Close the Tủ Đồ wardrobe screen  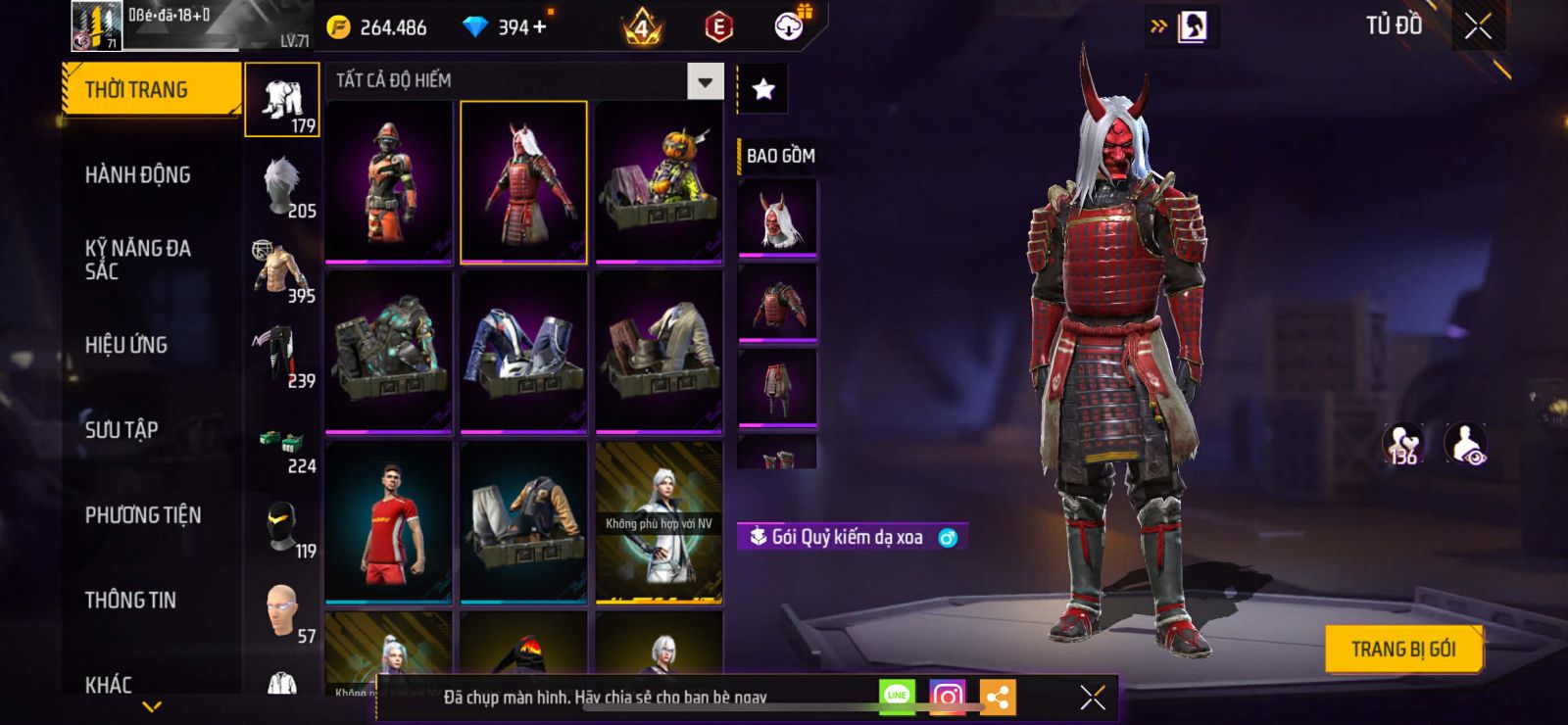pyautogui.click(x=1478, y=26)
